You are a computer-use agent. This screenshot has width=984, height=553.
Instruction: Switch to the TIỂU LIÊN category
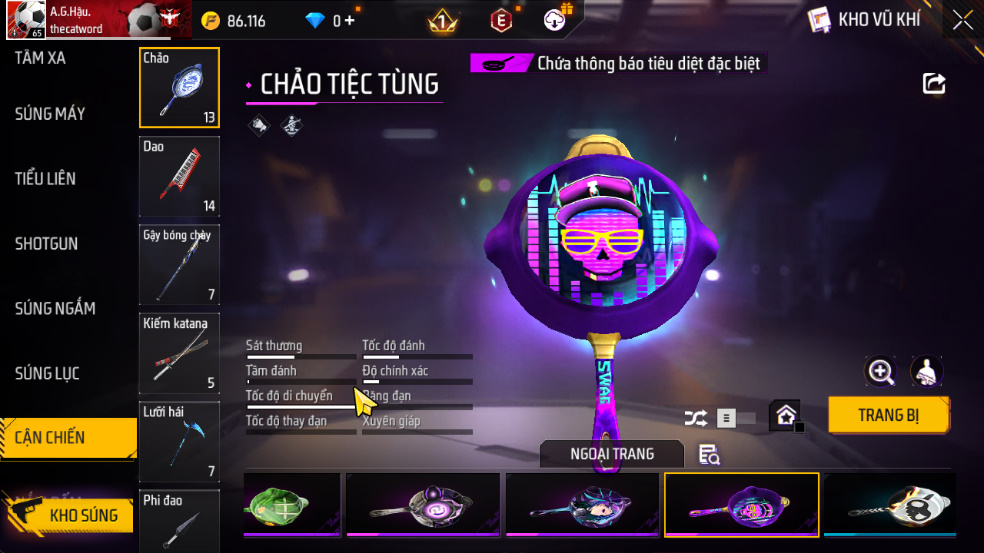45,179
